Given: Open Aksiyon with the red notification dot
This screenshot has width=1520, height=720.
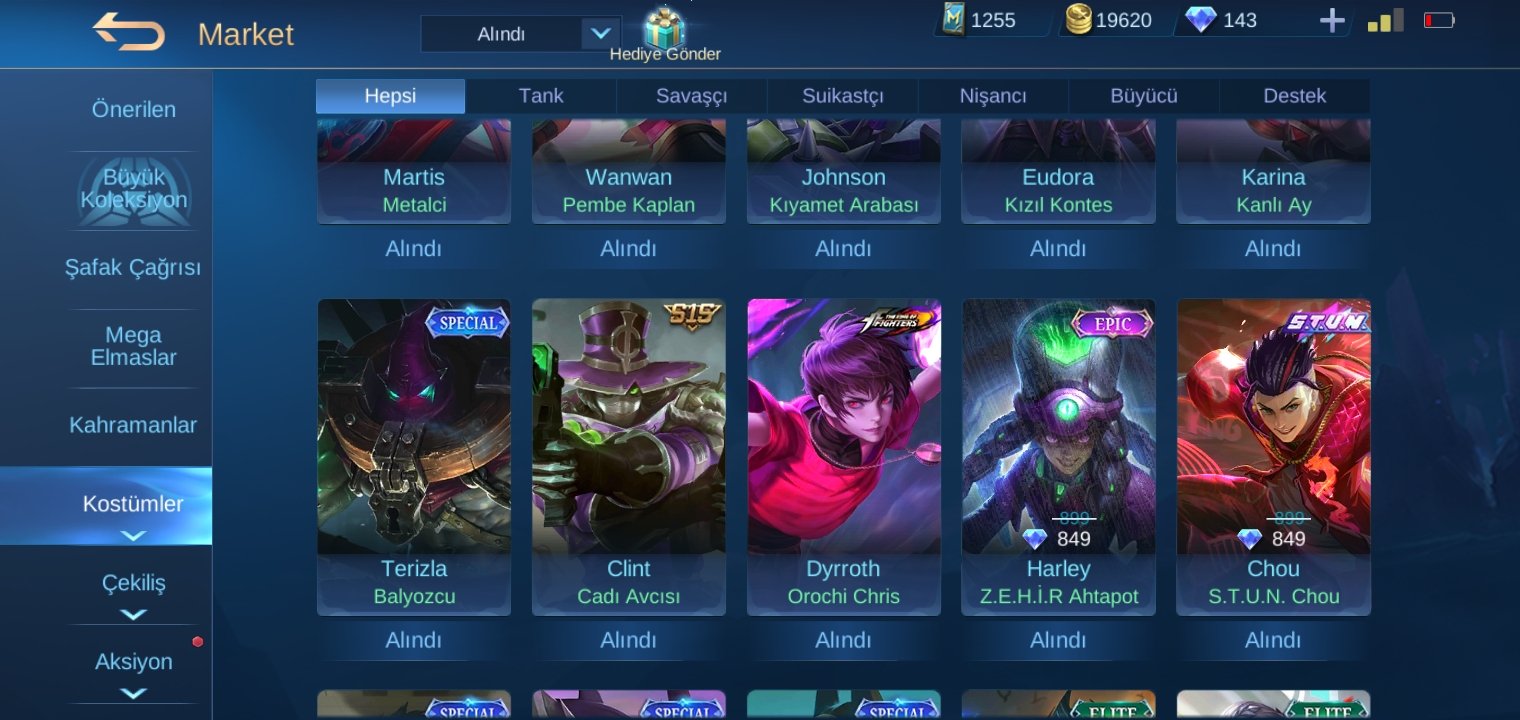Looking at the screenshot, I should click(133, 661).
